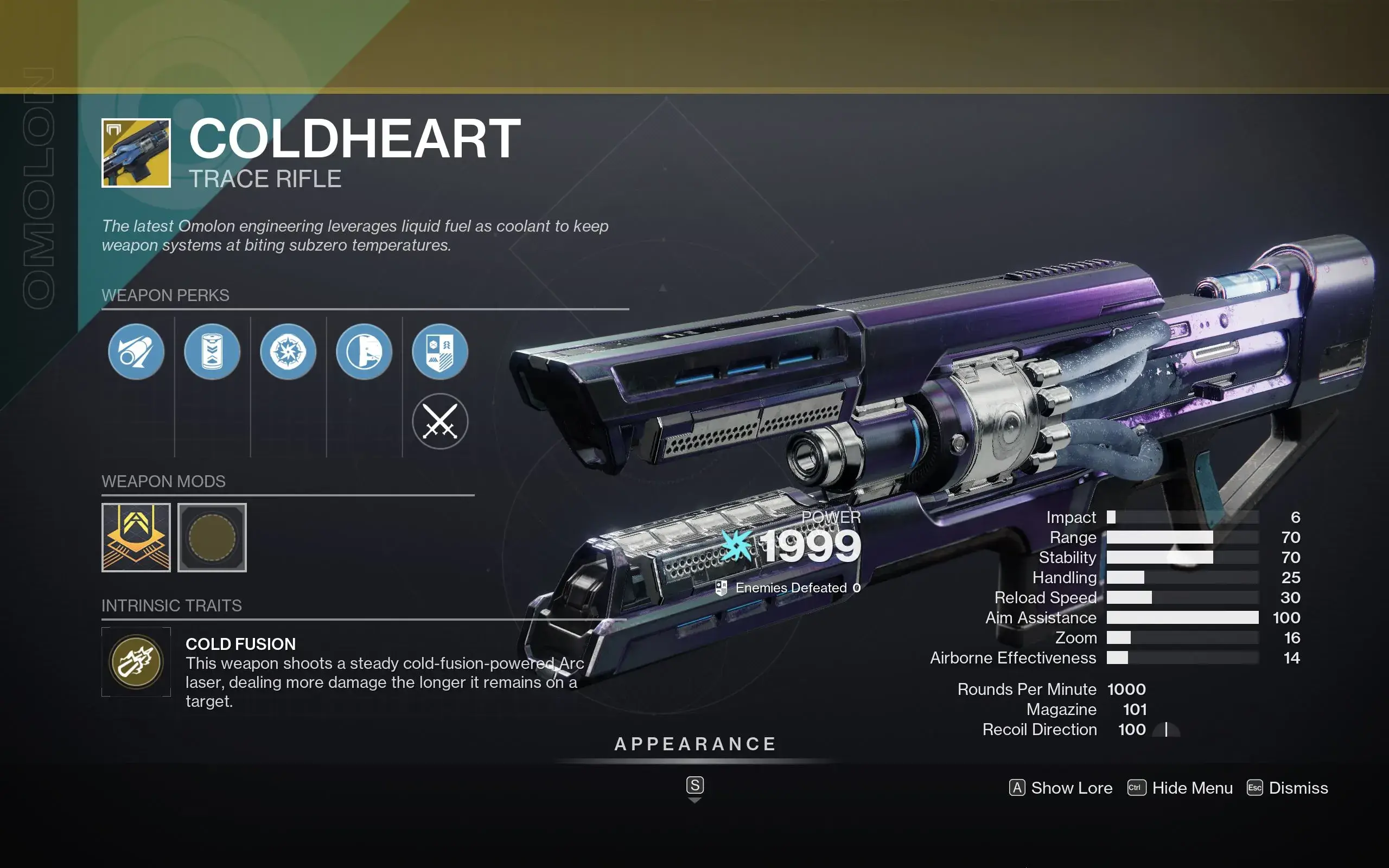Expand the Weapon Perks section

(165, 295)
